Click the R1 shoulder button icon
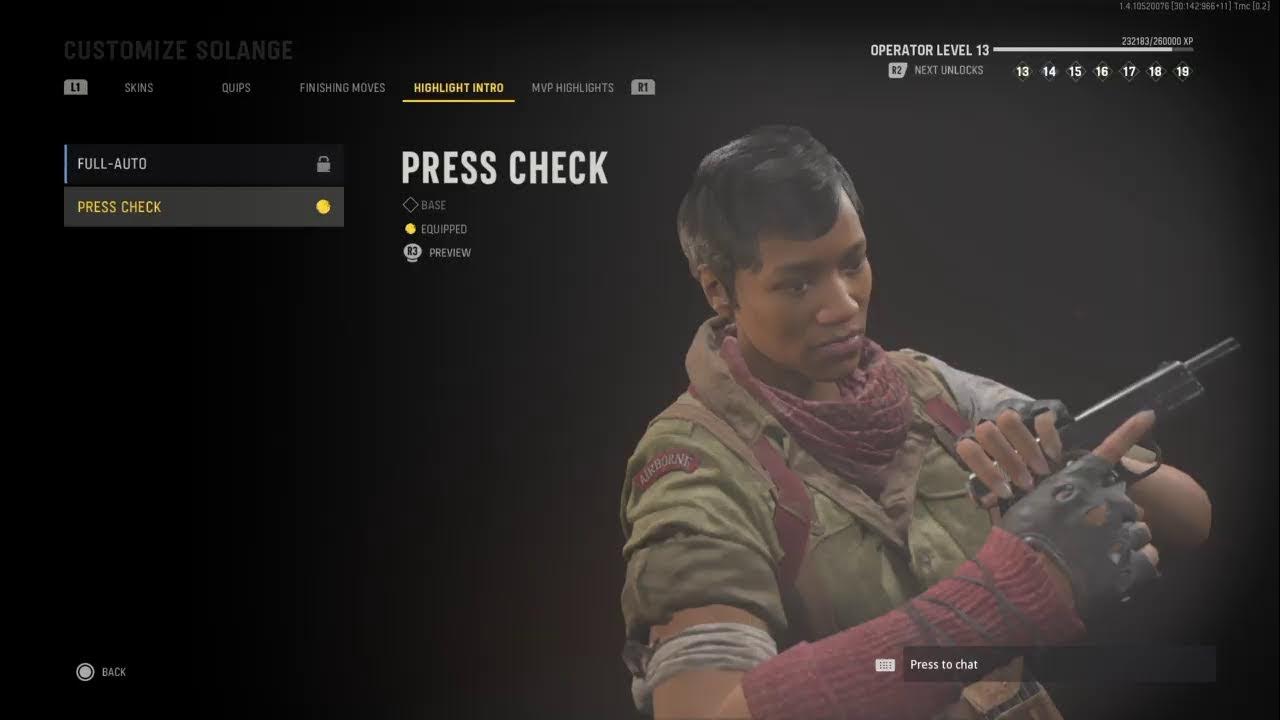The height and width of the screenshot is (720, 1280). click(x=643, y=87)
